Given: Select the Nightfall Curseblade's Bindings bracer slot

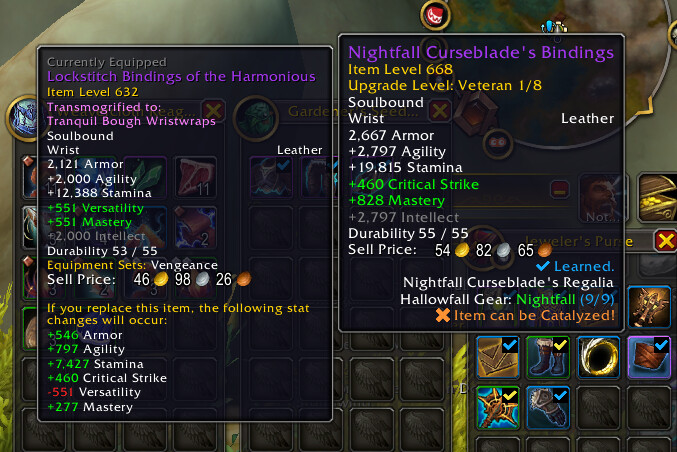Looking at the screenshot, I should [x=646, y=358].
